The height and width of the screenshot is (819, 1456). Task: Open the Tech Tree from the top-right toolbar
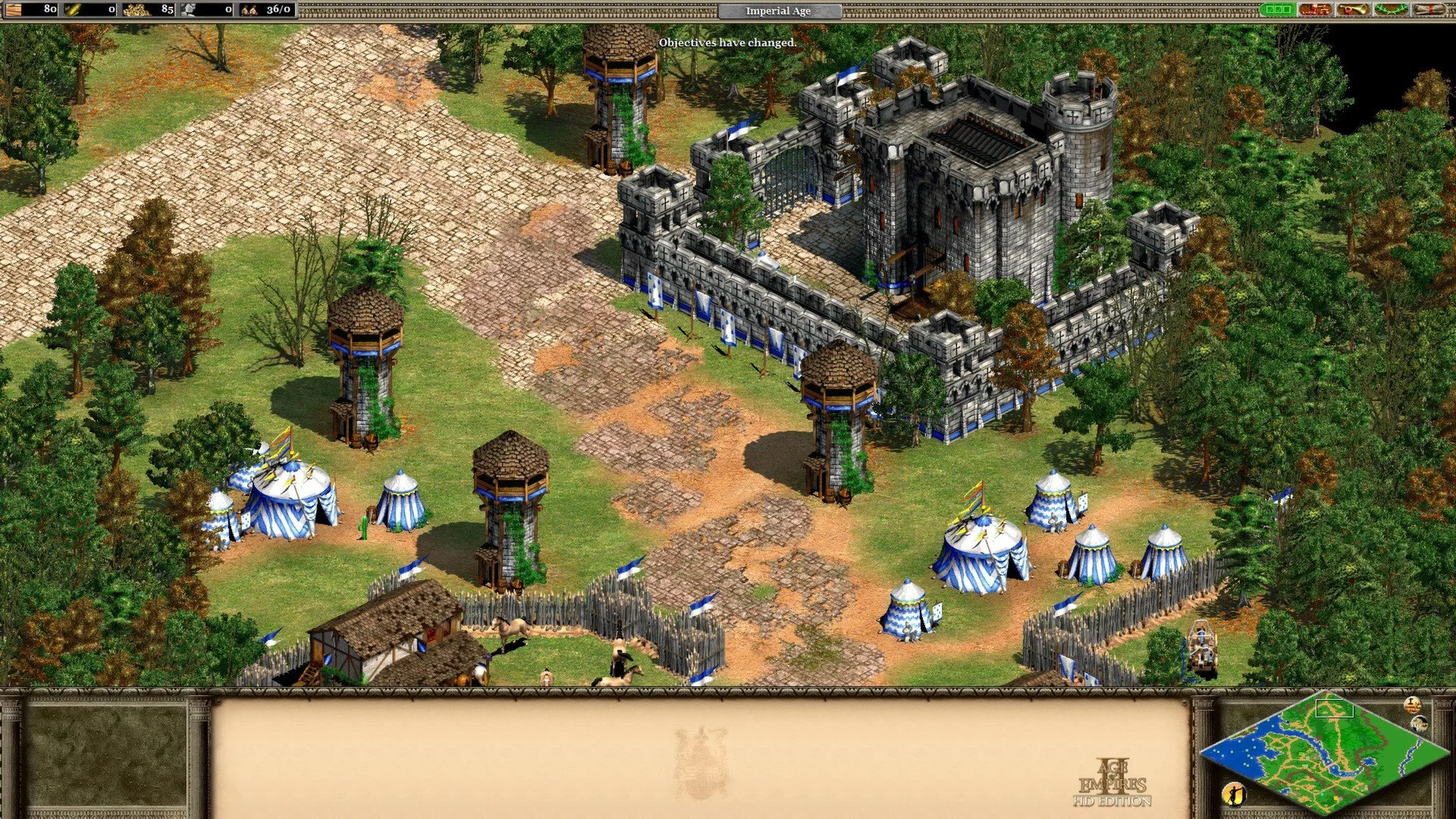pyautogui.click(x=1314, y=10)
